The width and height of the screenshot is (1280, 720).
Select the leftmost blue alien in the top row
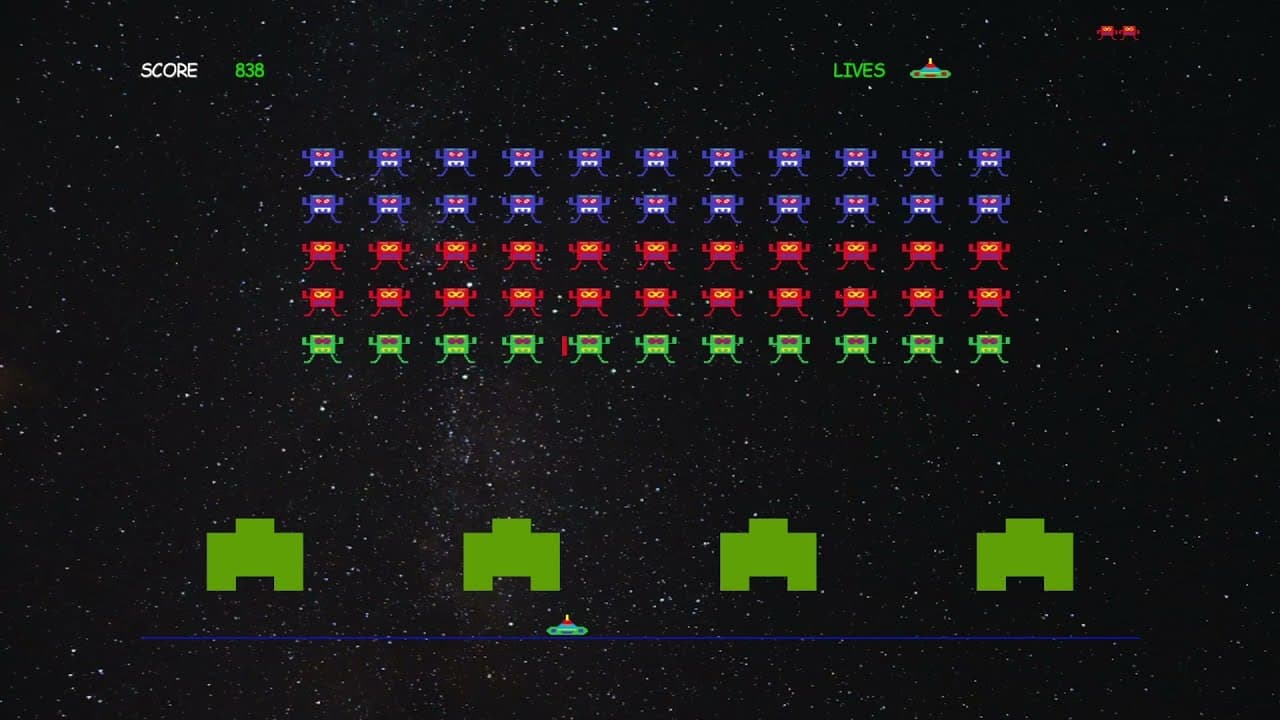click(x=322, y=156)
